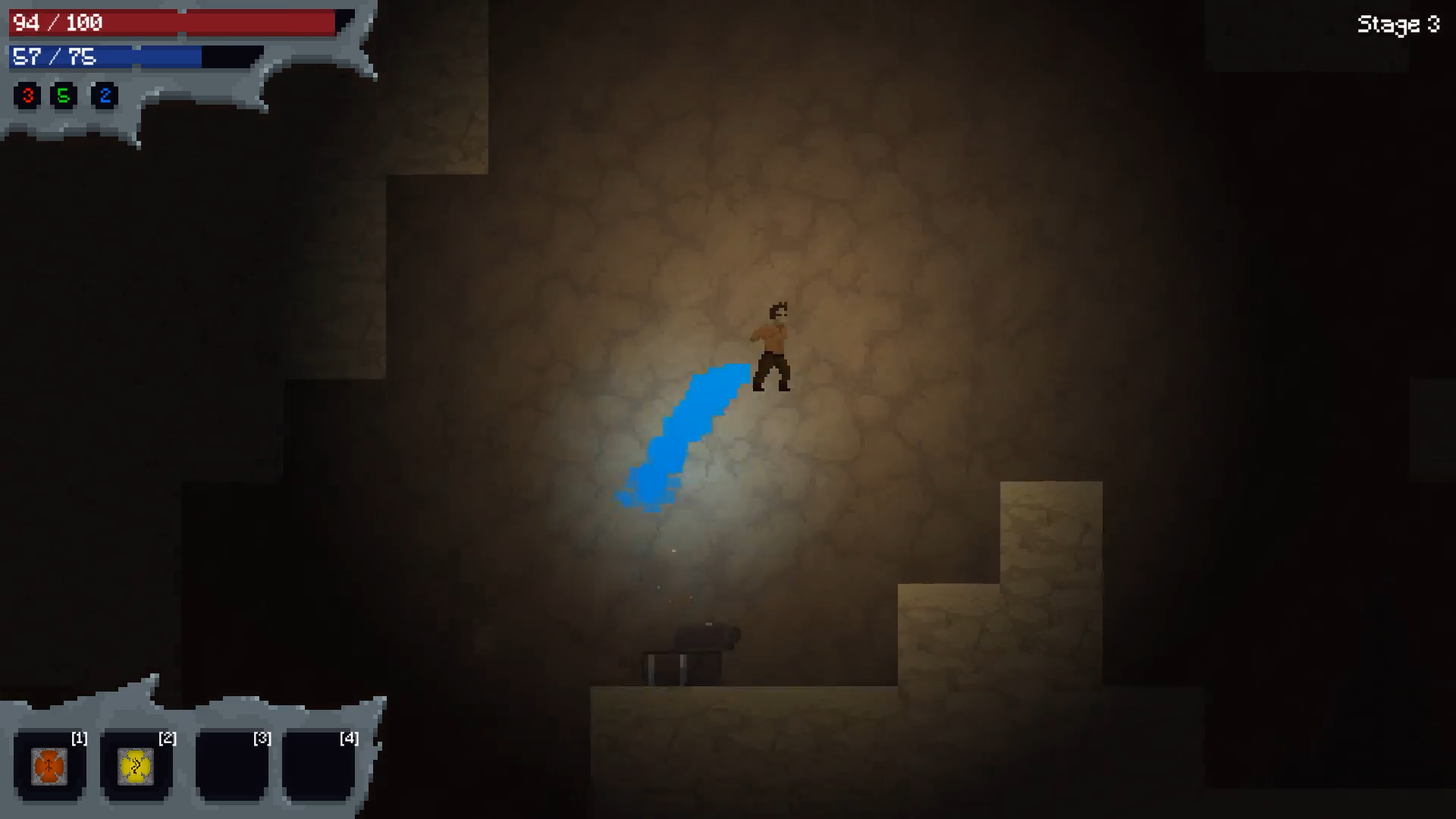Select the orange rune ability slot
1456x819 pixels.
49,767
